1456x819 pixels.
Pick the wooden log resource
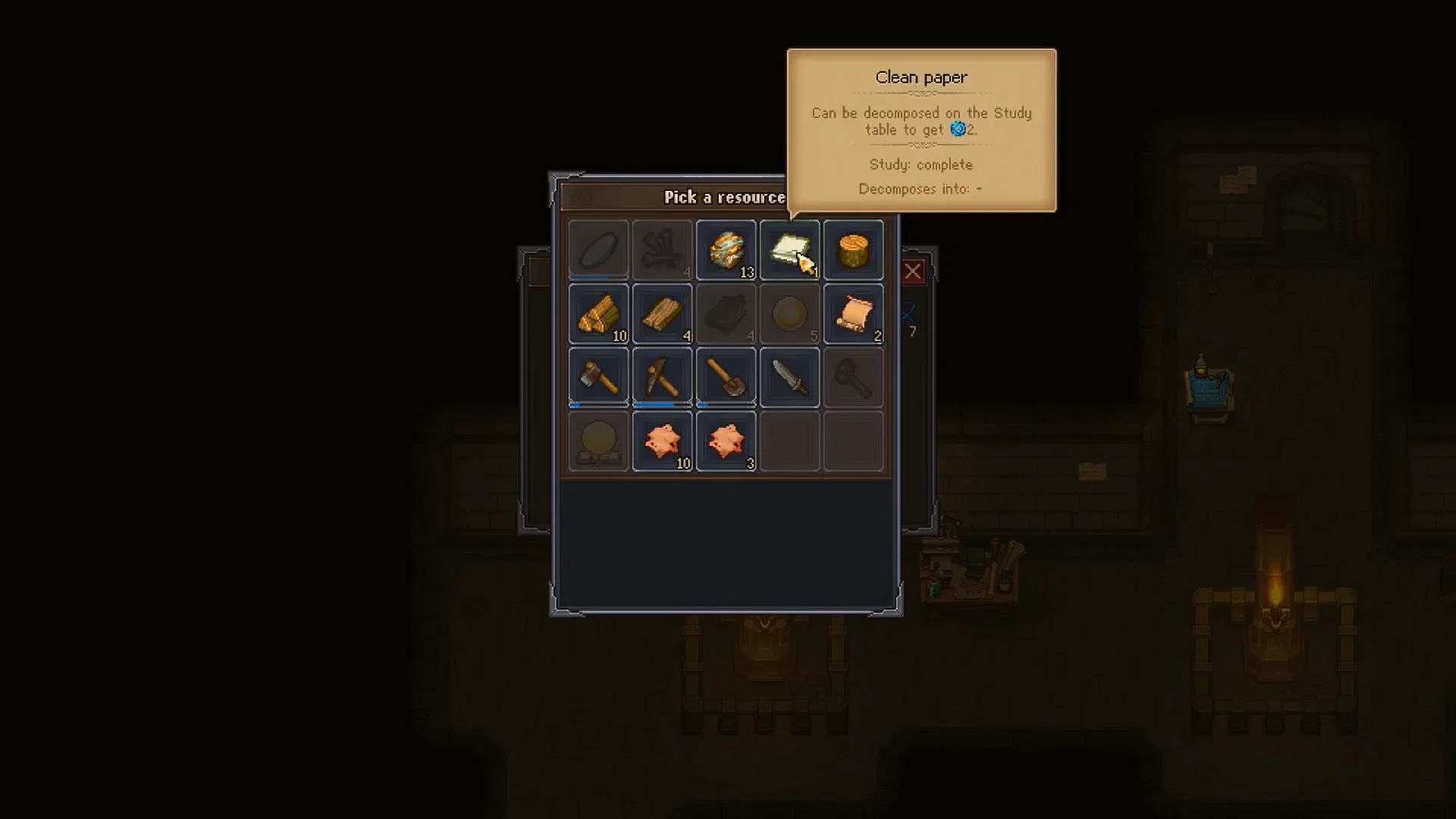[x=854, y=250]
